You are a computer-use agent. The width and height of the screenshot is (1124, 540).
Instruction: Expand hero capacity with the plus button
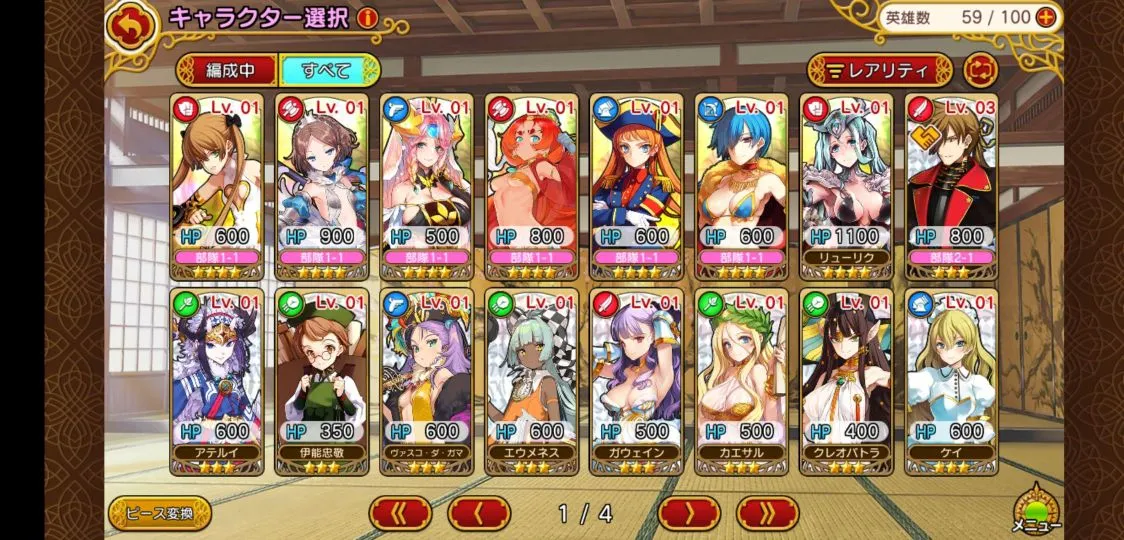(x=1046, y=17)
